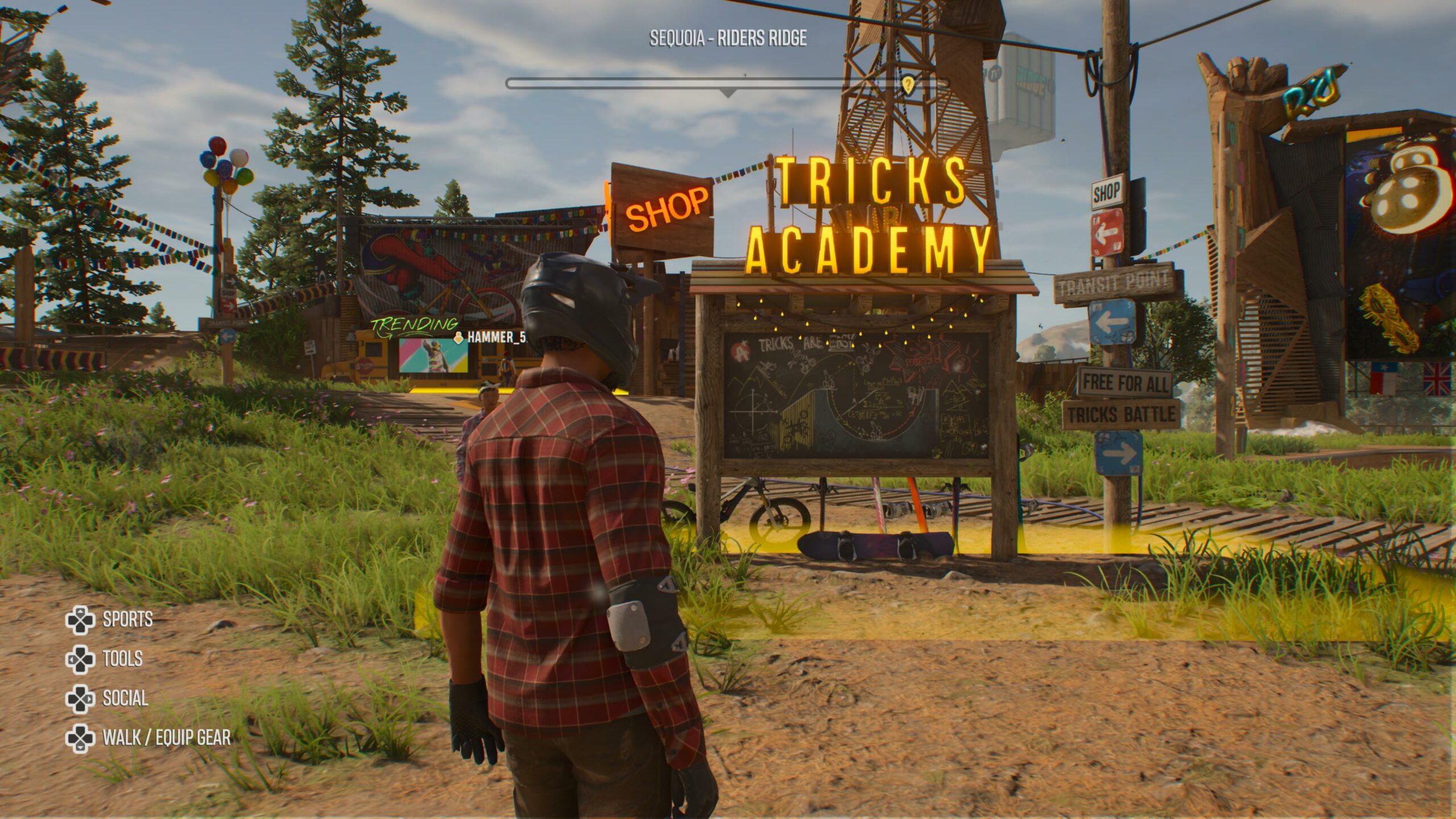
Task: Select the HAMMER_5 player name tag
Action: (493, 337)
